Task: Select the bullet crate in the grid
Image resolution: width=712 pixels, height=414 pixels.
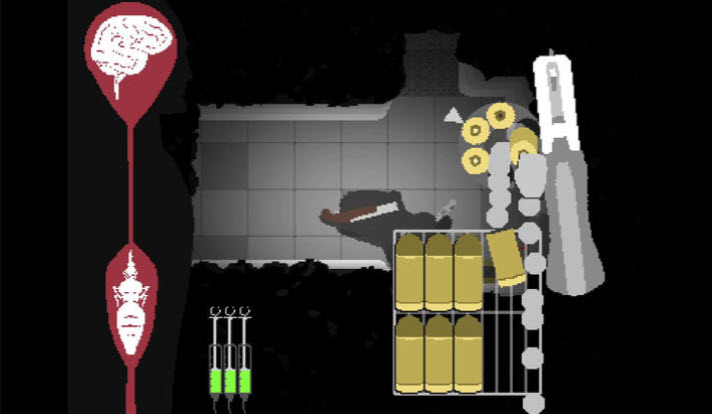Action: click(440, 312)
